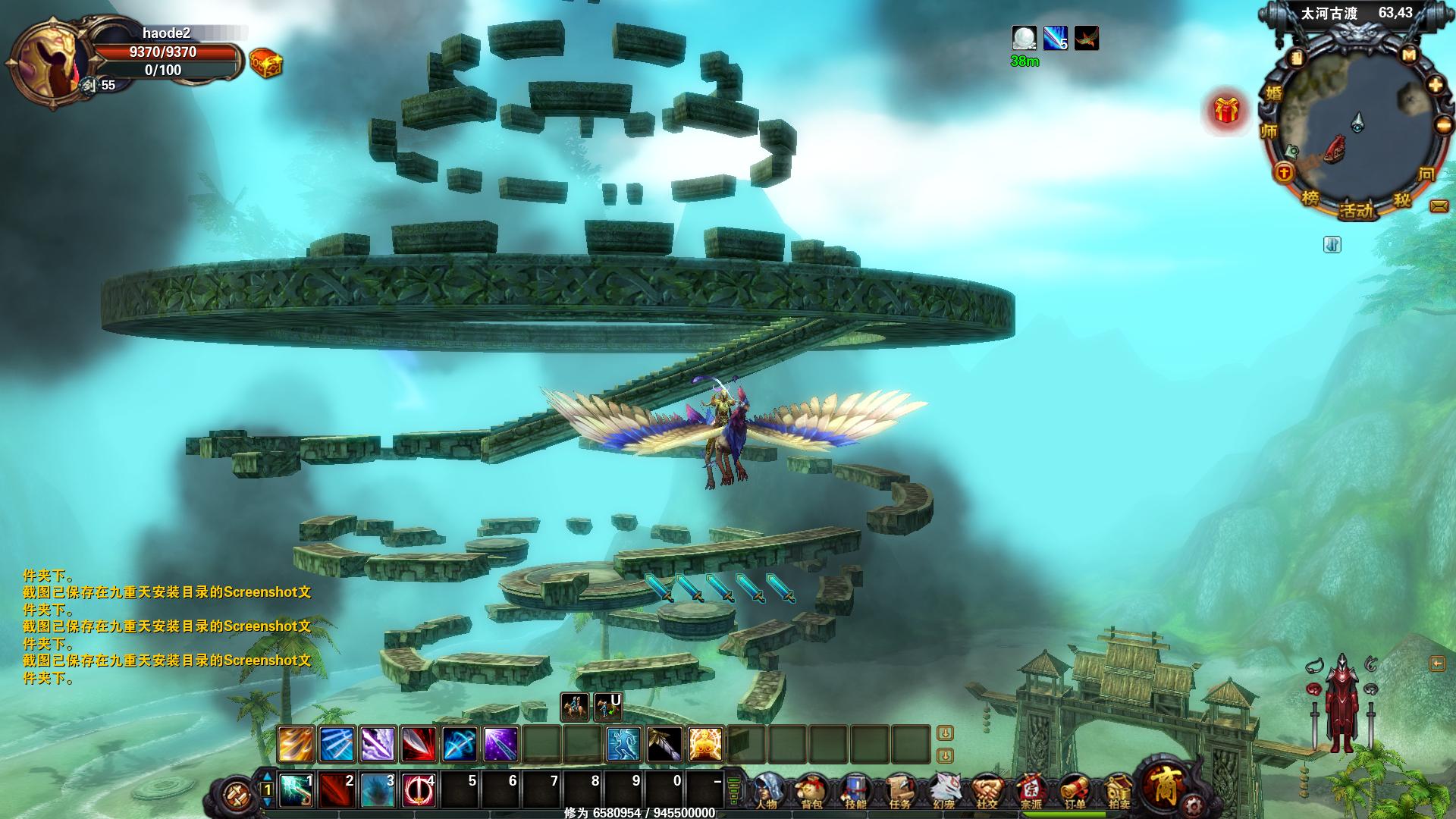Activate the lightning sword skill in slot 1
This screenshot has width=1456, height=819.
click(x=296, y=790)
